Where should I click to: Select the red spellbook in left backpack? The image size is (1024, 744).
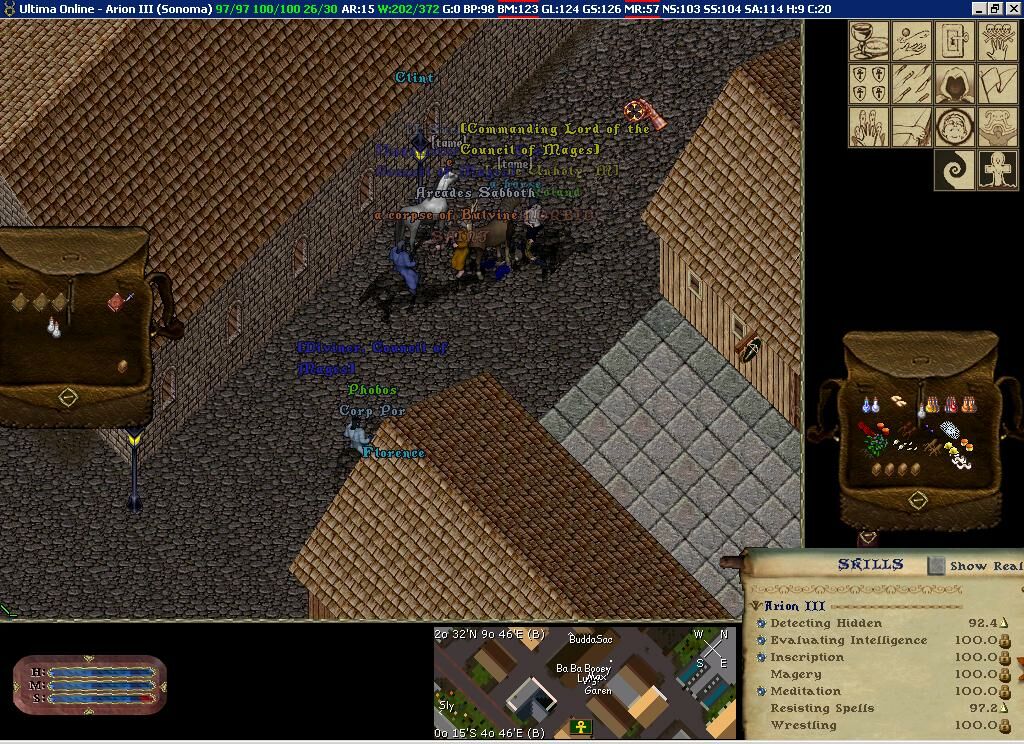coord(120,301)
